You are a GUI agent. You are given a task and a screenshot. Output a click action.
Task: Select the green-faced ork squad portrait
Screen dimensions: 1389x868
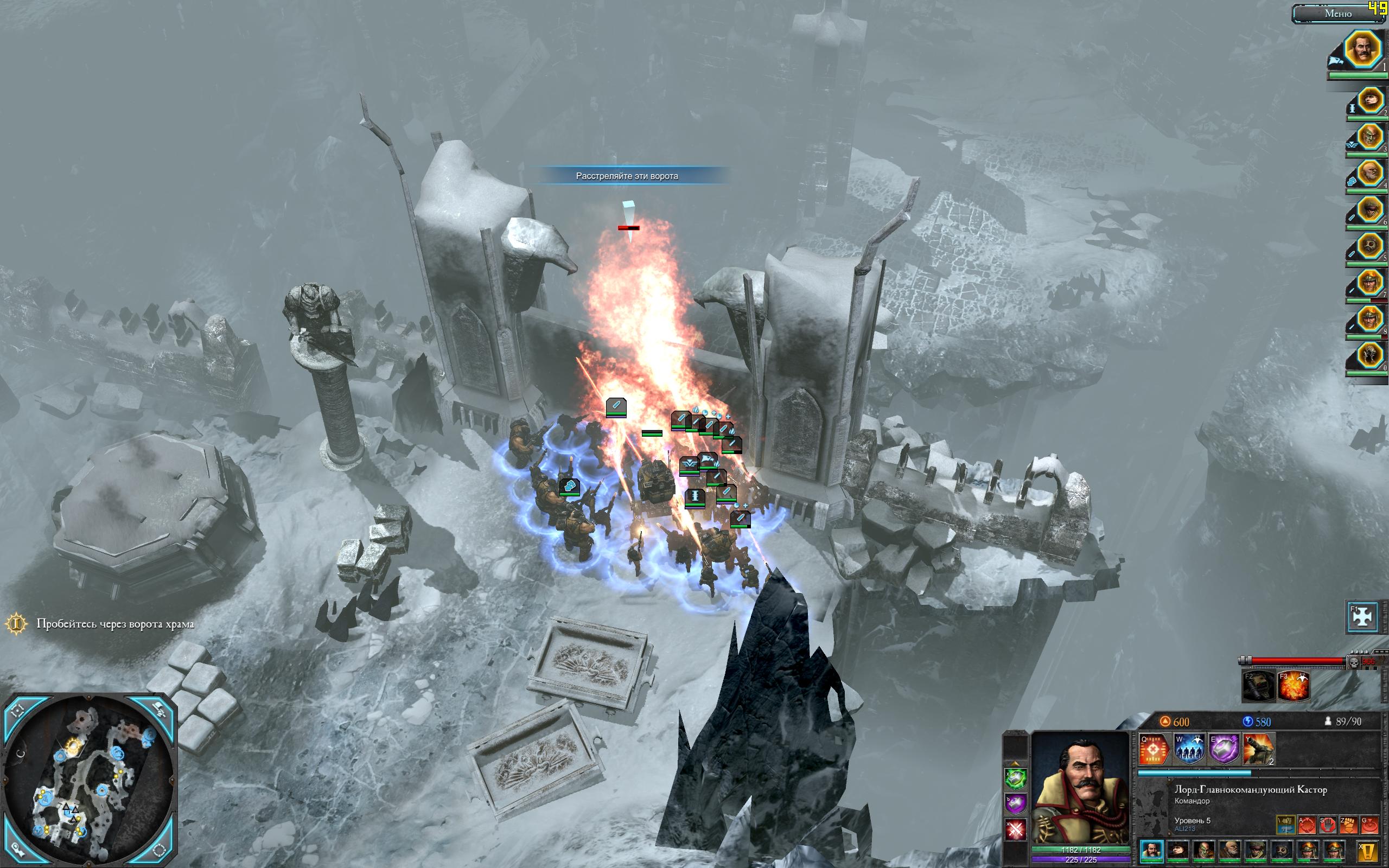1369,137
